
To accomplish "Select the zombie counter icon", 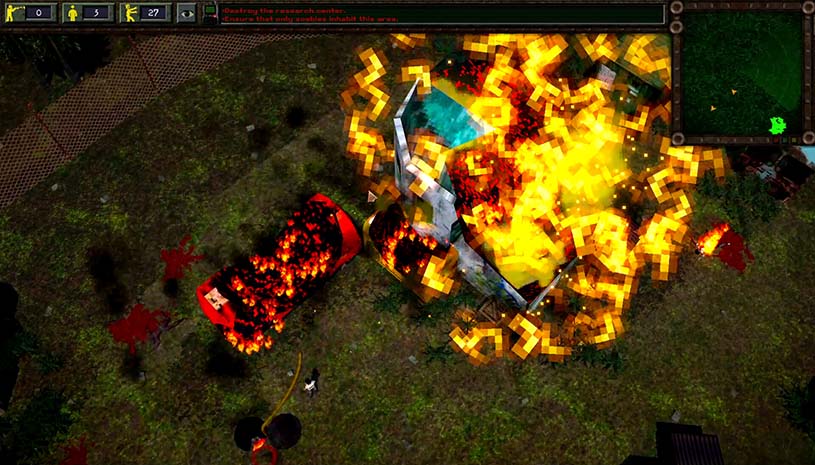I will point(129,13).
